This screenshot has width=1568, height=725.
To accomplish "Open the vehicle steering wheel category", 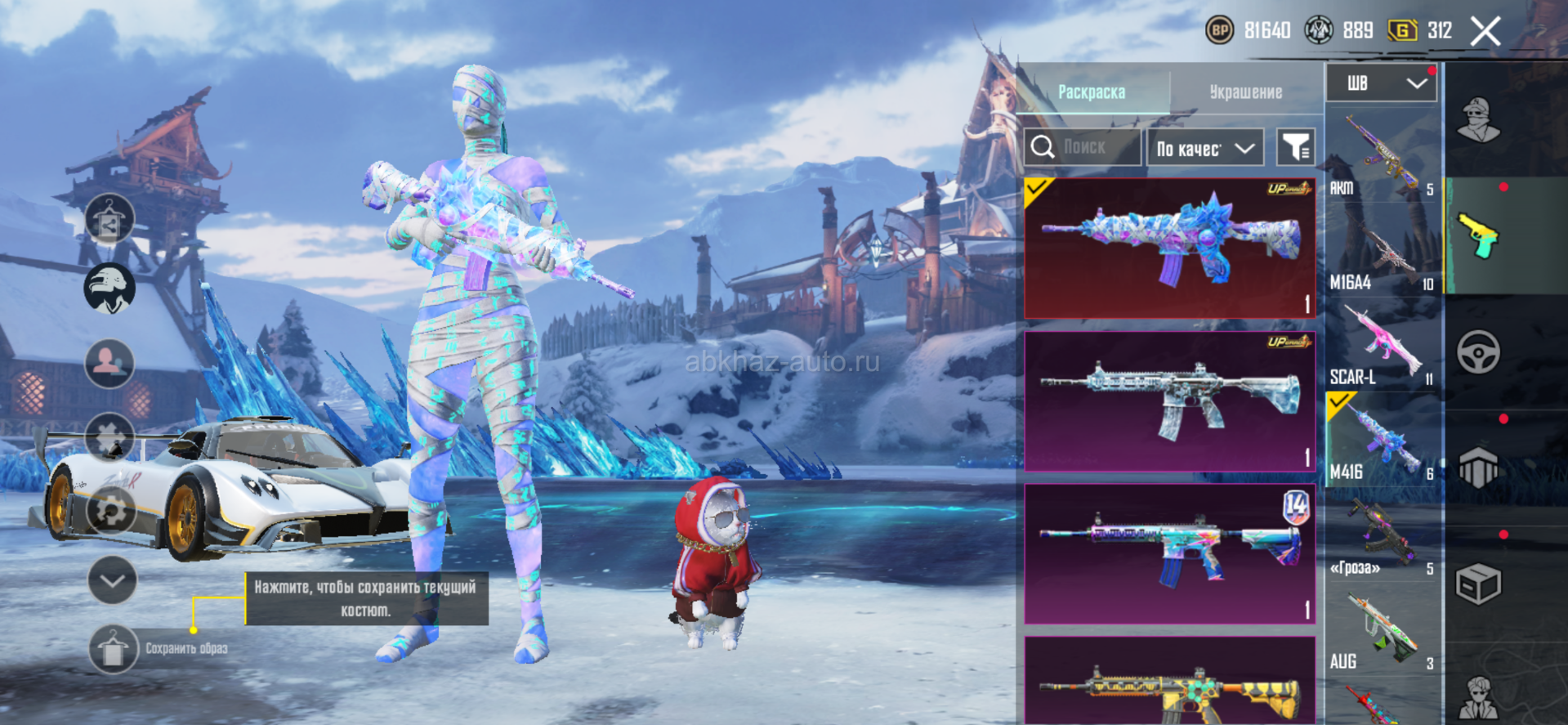I will tap(1478, 353).
